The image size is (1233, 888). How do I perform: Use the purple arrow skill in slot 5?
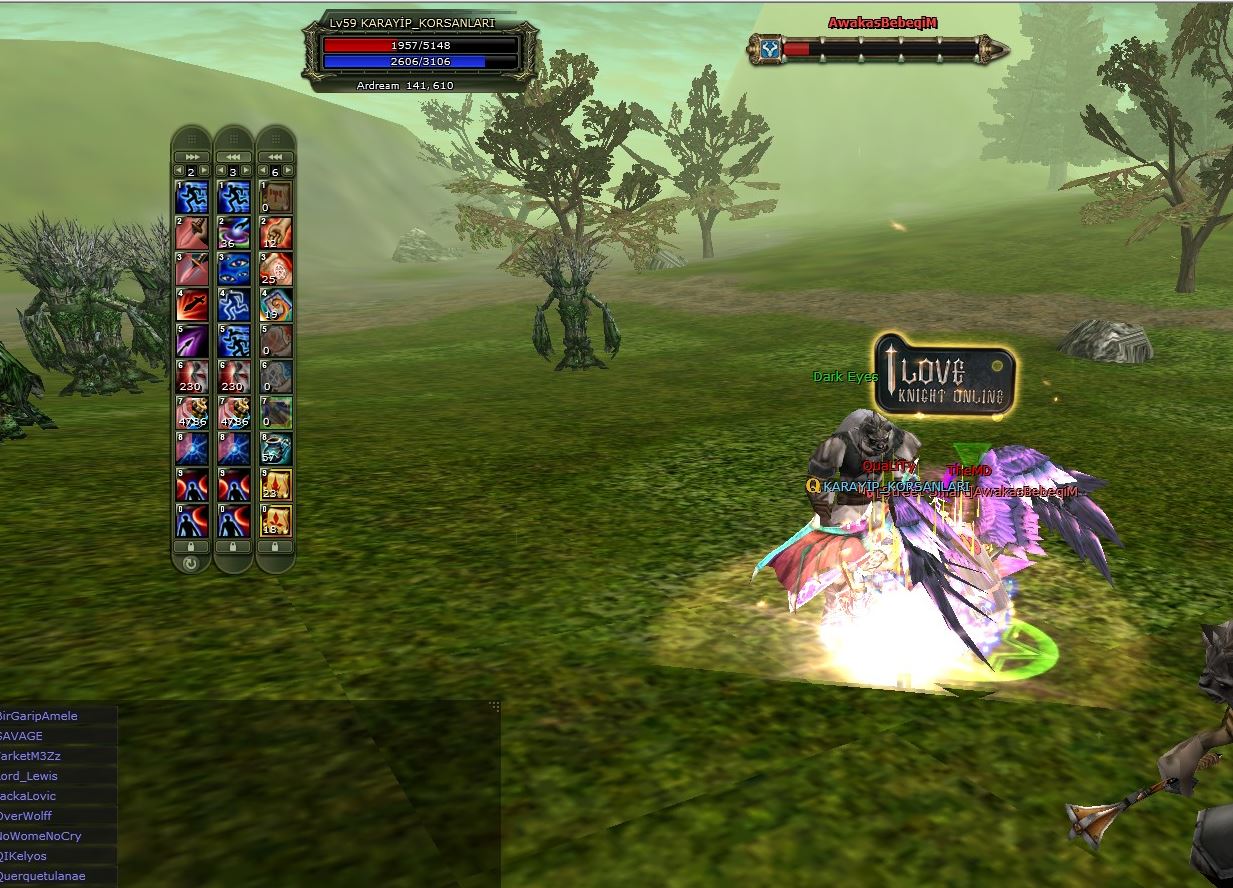point(191,340)
